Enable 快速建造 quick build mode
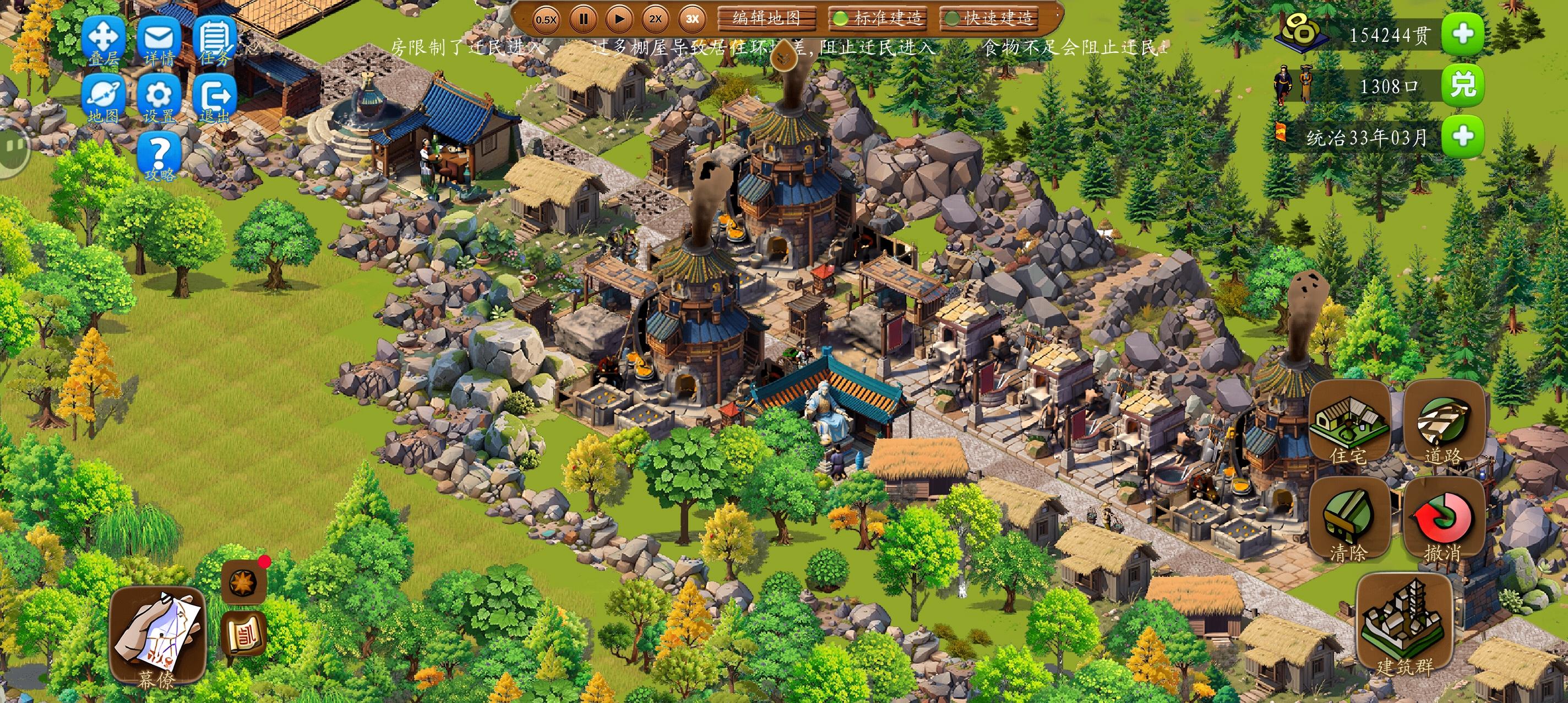The height and width of the screenshot is (703, 1568). [990, 18]
